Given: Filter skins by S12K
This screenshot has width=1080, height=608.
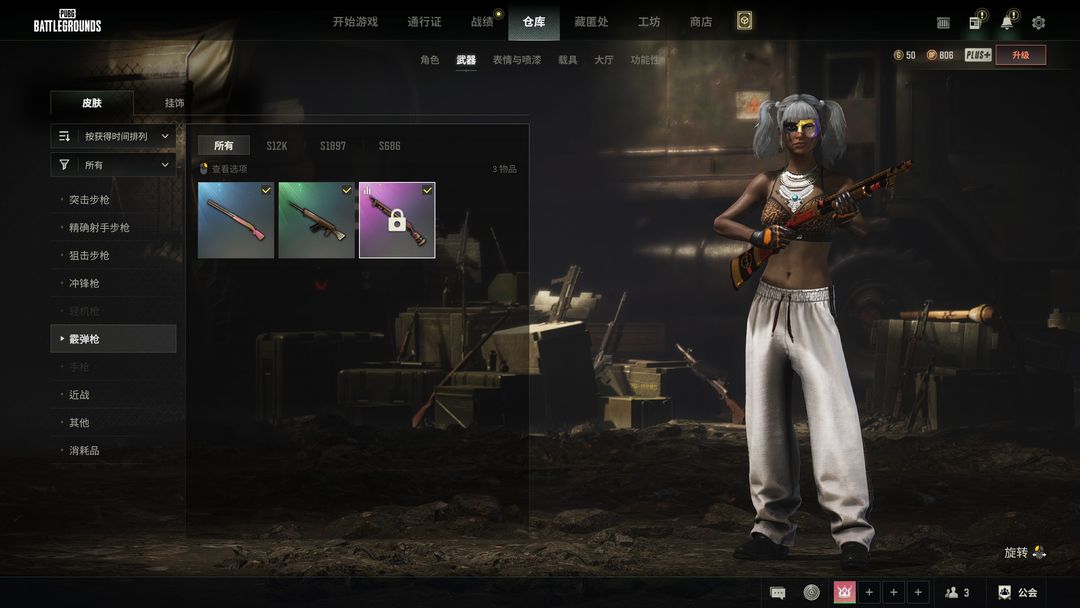Looking at the screenshot, I should [x=276, y=146].
